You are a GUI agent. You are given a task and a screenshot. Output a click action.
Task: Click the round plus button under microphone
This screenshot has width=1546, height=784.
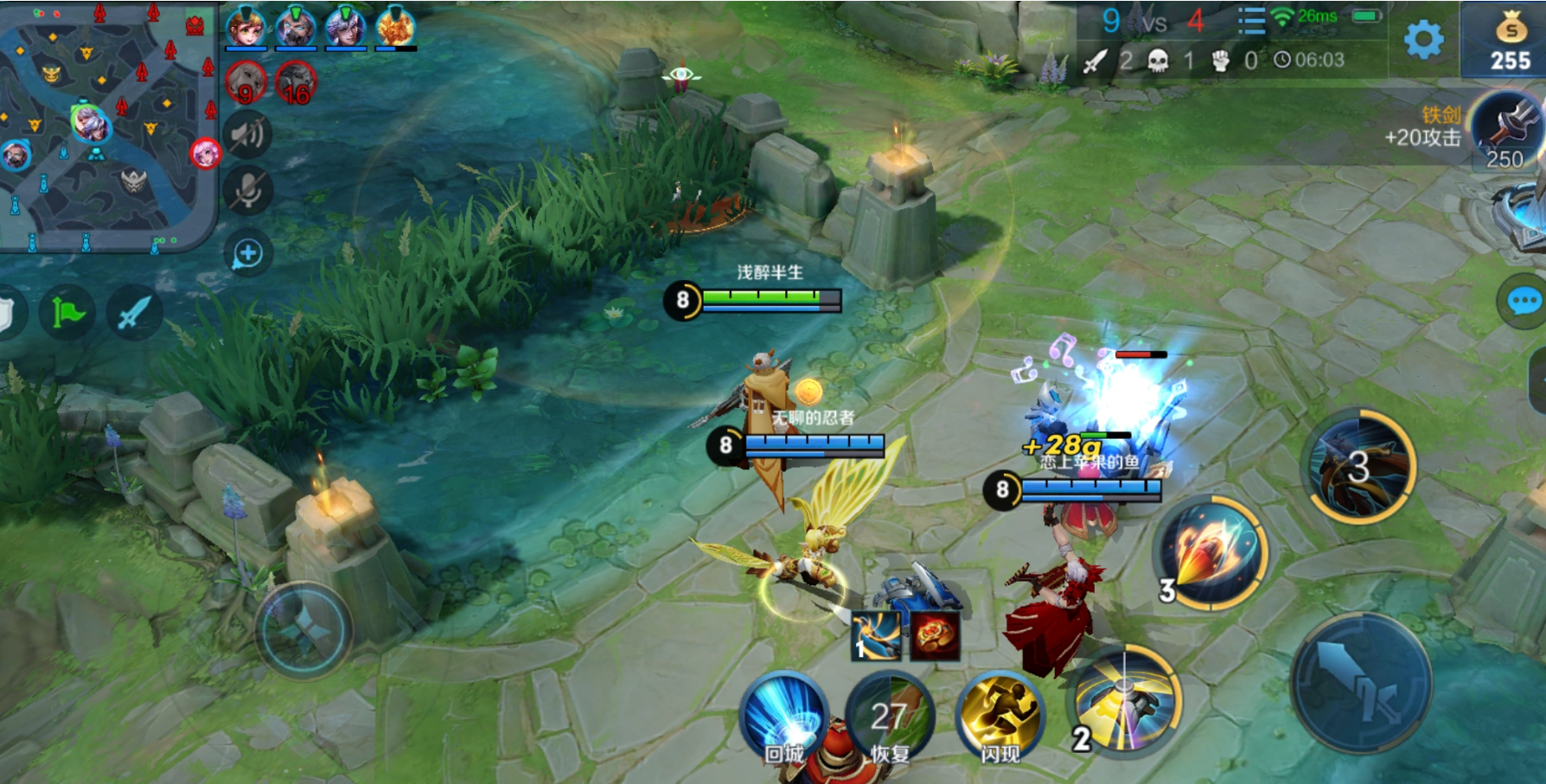(248, 254)
